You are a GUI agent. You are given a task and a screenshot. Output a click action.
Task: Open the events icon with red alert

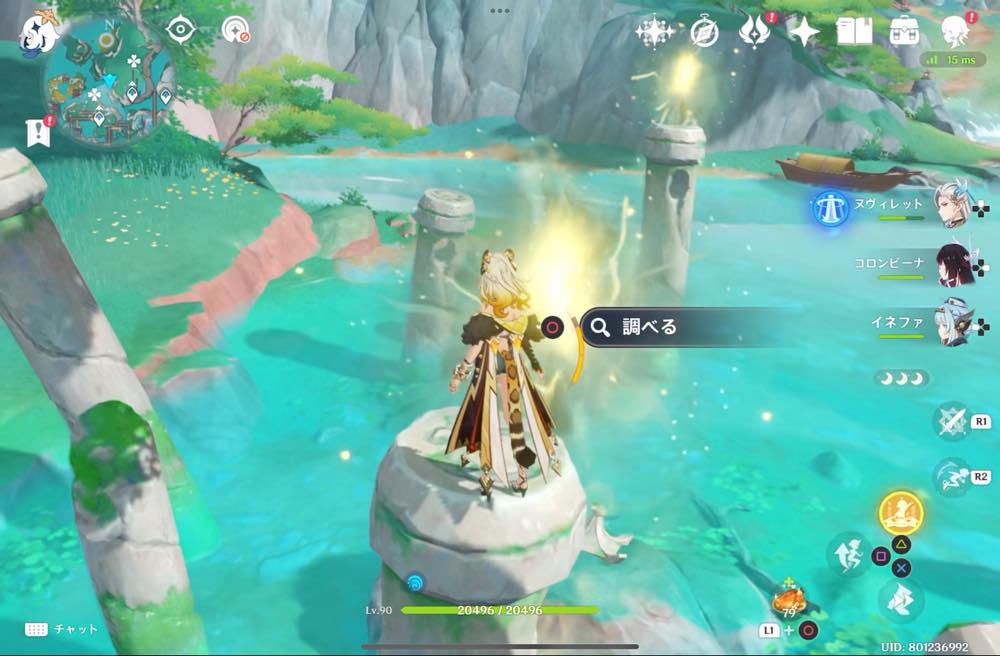pyautogui.click(x=752, y=32)
